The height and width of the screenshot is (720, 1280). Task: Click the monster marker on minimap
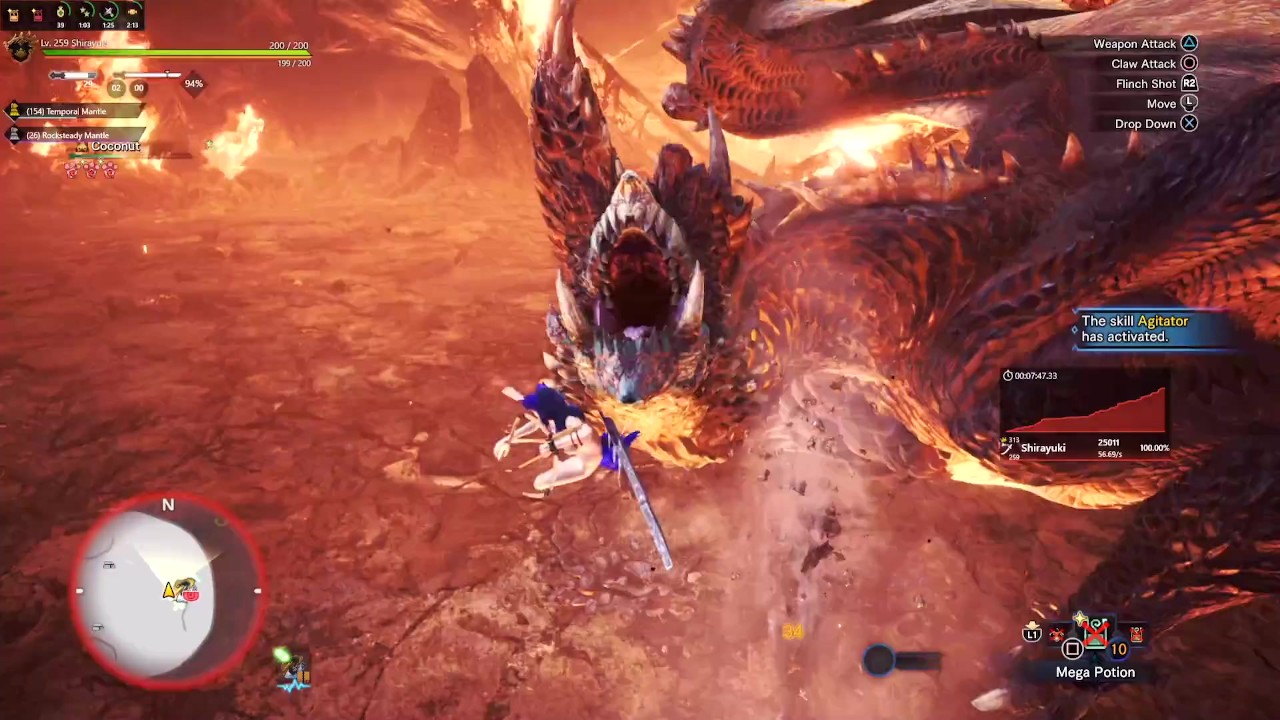click(x=190, y=595)
